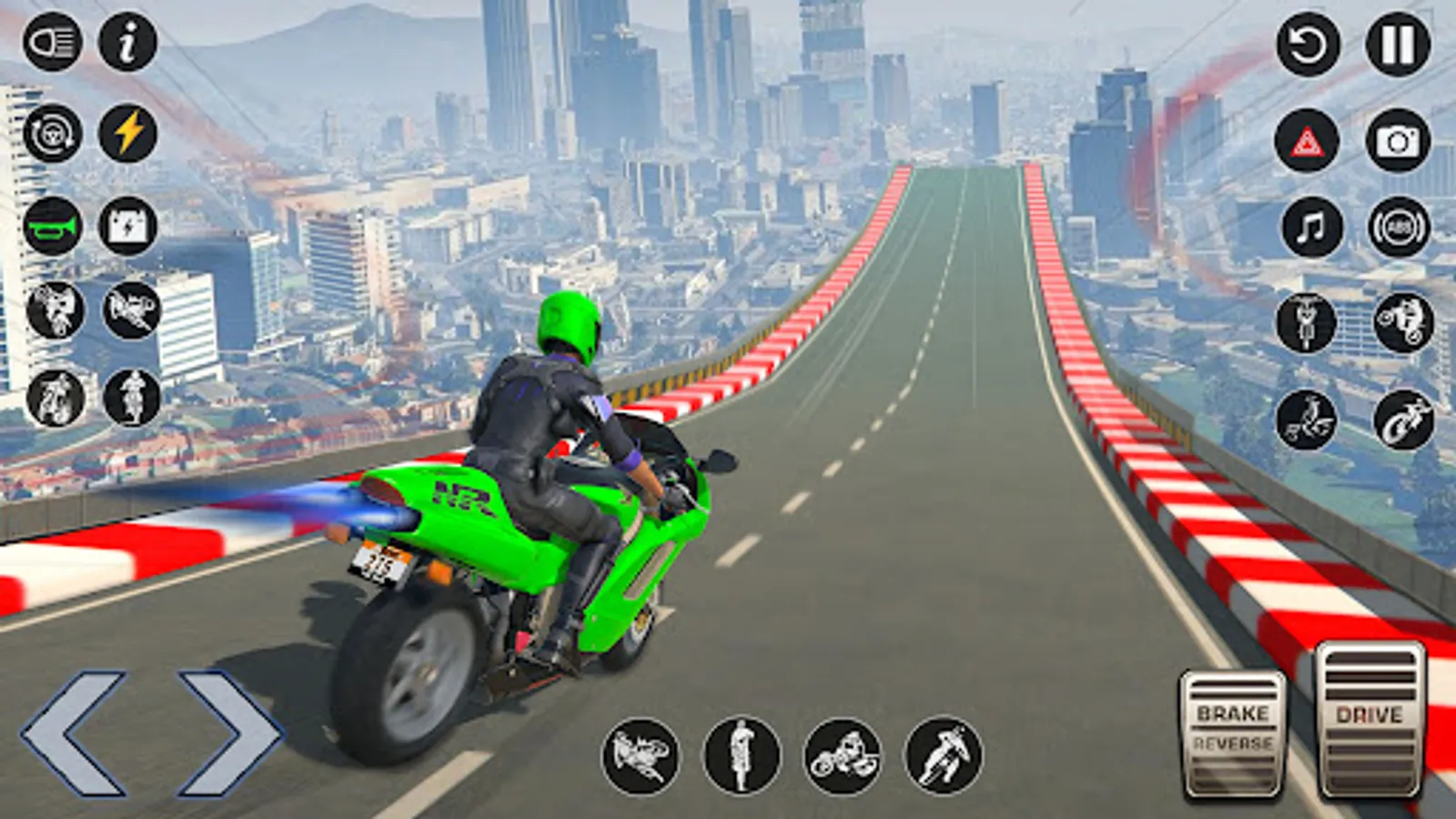
Task: Open the game info panel
Action: coord(126,43)
